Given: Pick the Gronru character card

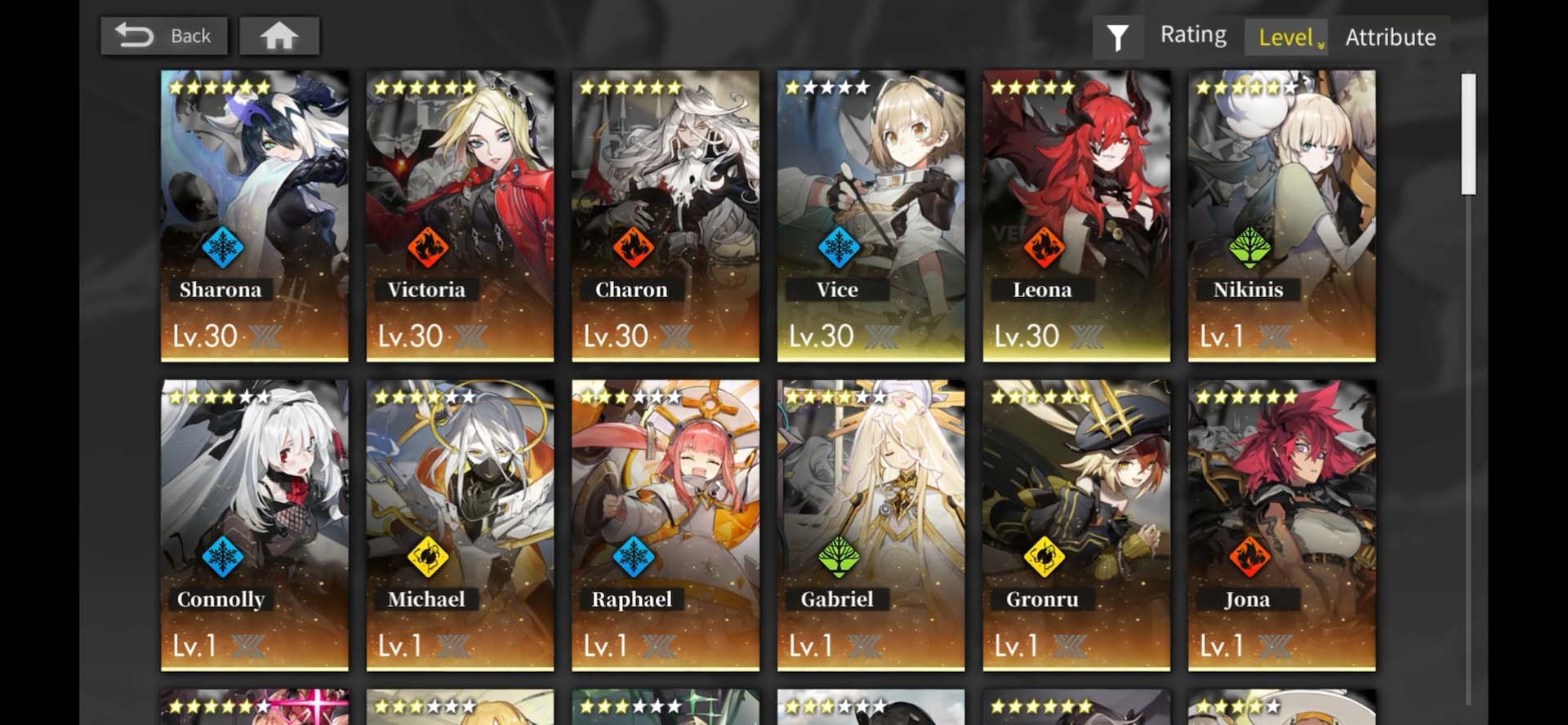Looking at the screenshot, I should [1076, 525].
